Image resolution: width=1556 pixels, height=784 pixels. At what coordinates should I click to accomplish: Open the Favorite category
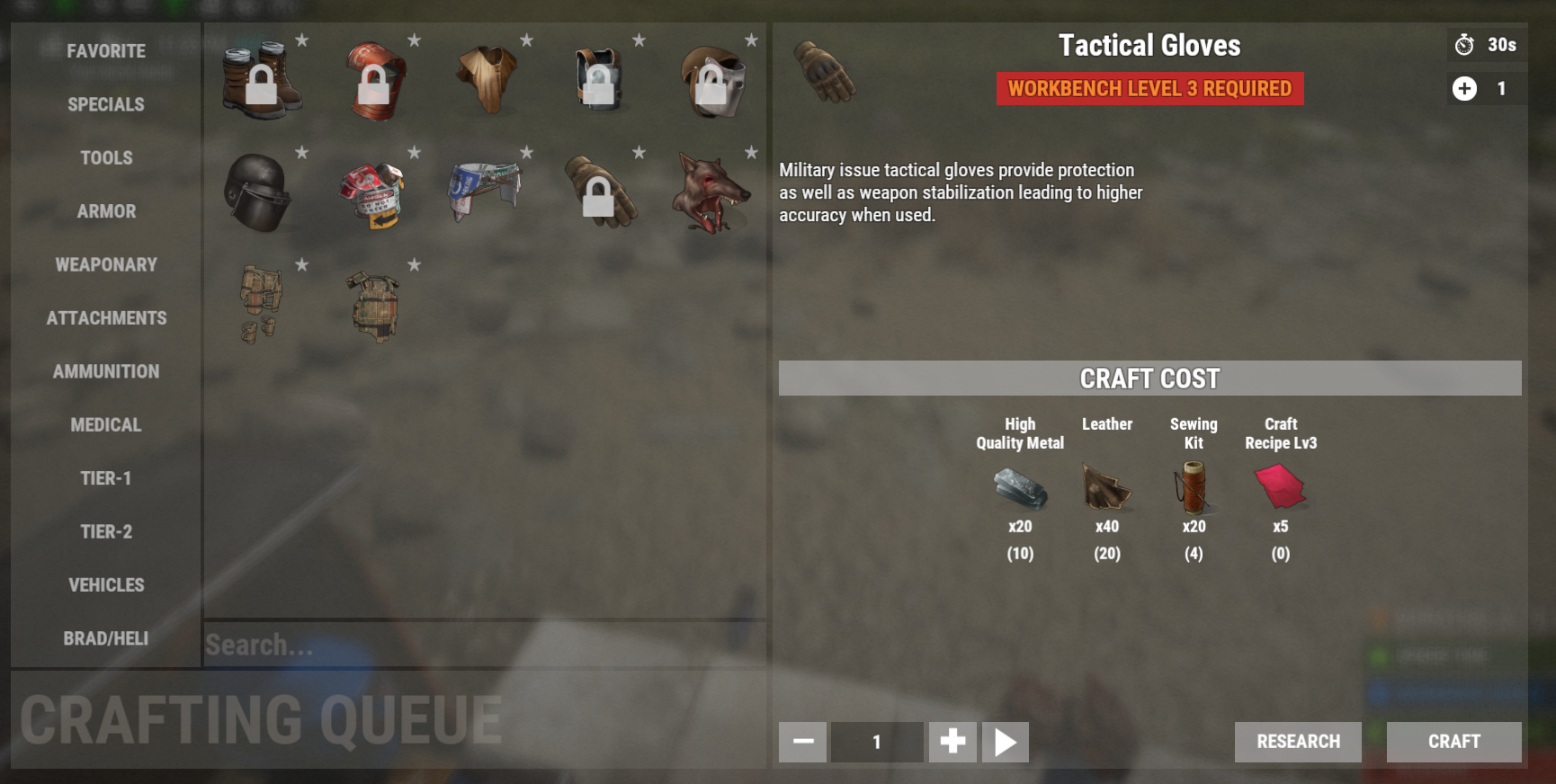(106, 51)
